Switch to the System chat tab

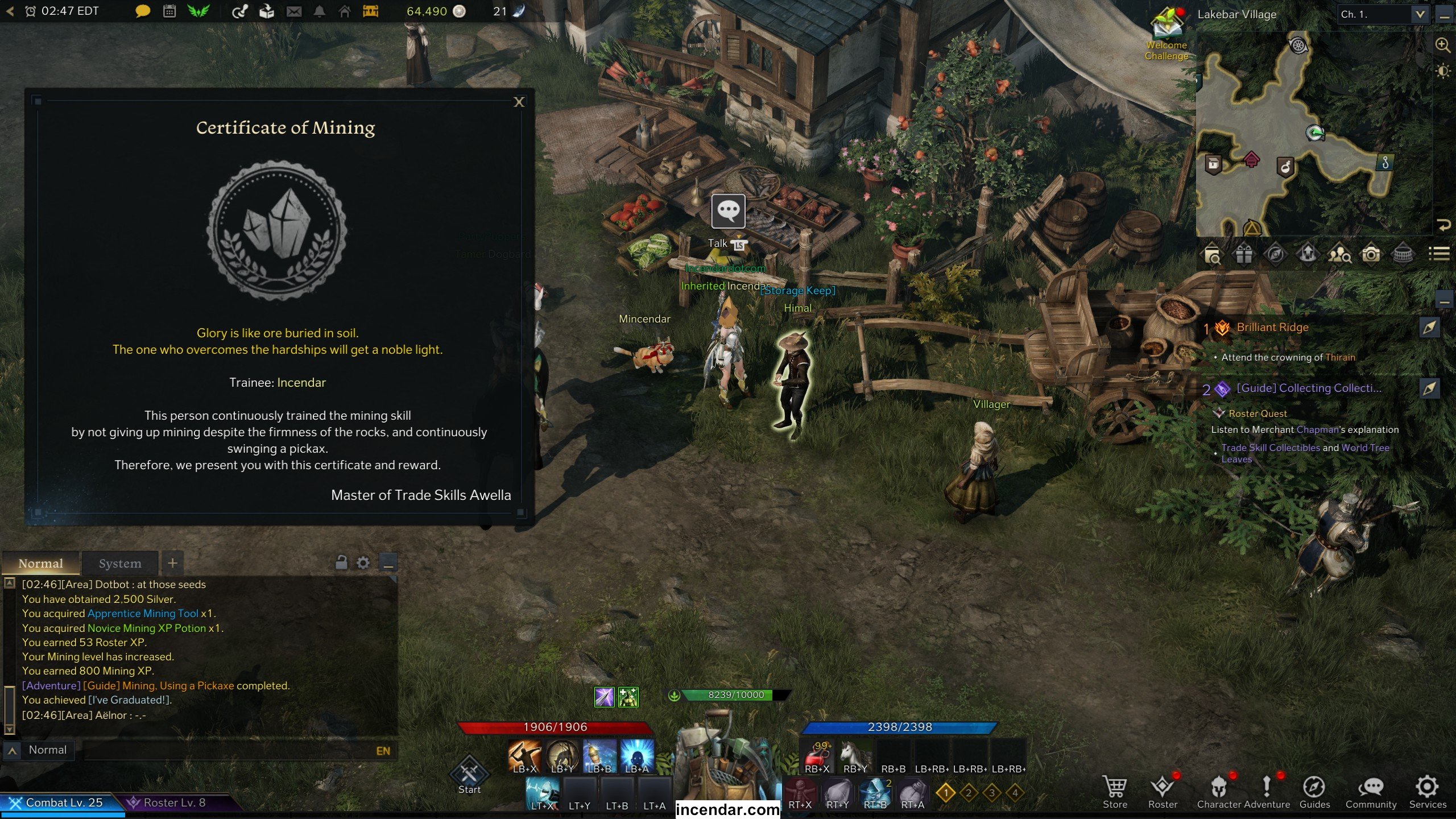point(119,563)
